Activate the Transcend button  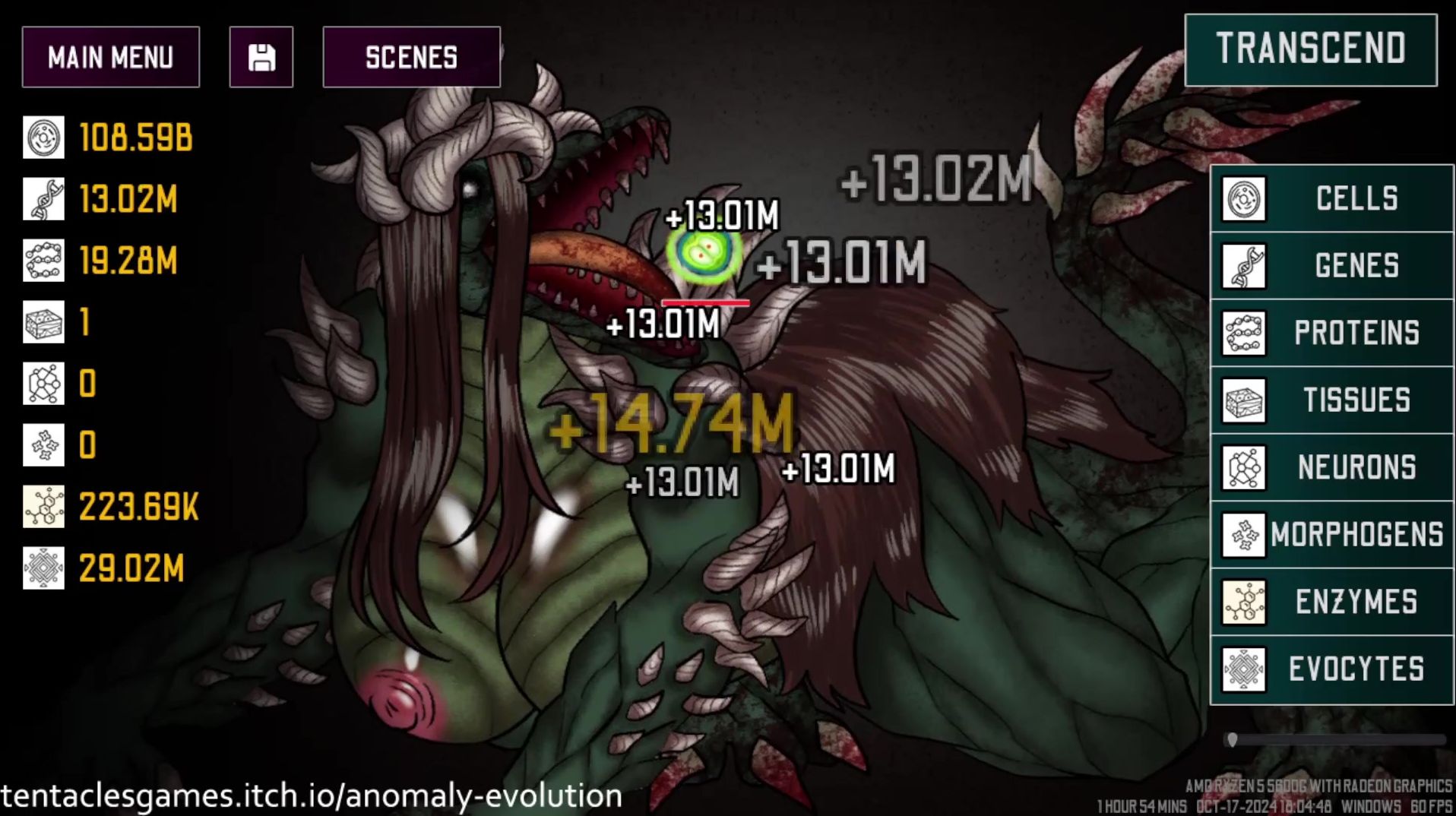coord(1310,49)
